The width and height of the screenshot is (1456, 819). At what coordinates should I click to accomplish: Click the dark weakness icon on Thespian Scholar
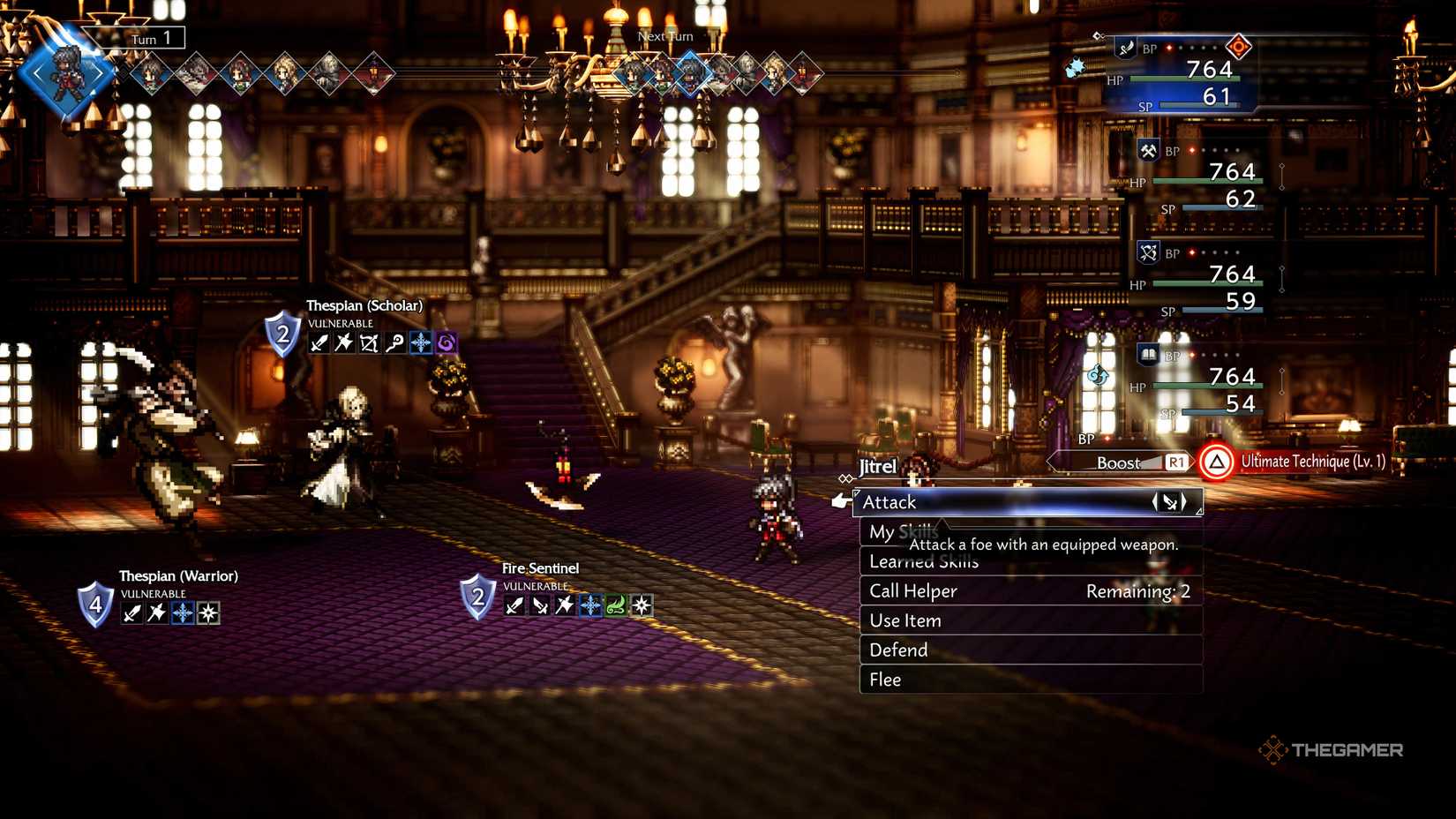coord(446,342)
